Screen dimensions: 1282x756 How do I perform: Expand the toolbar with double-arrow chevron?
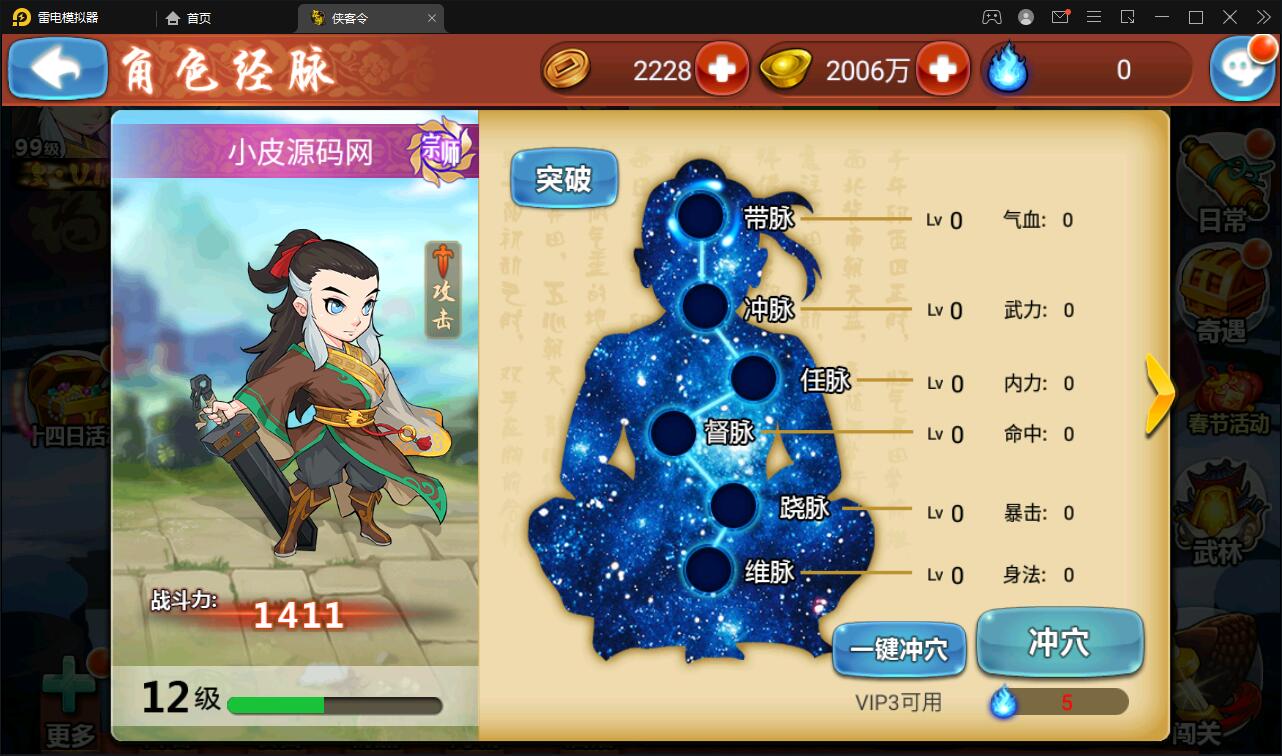point(1264,16)
